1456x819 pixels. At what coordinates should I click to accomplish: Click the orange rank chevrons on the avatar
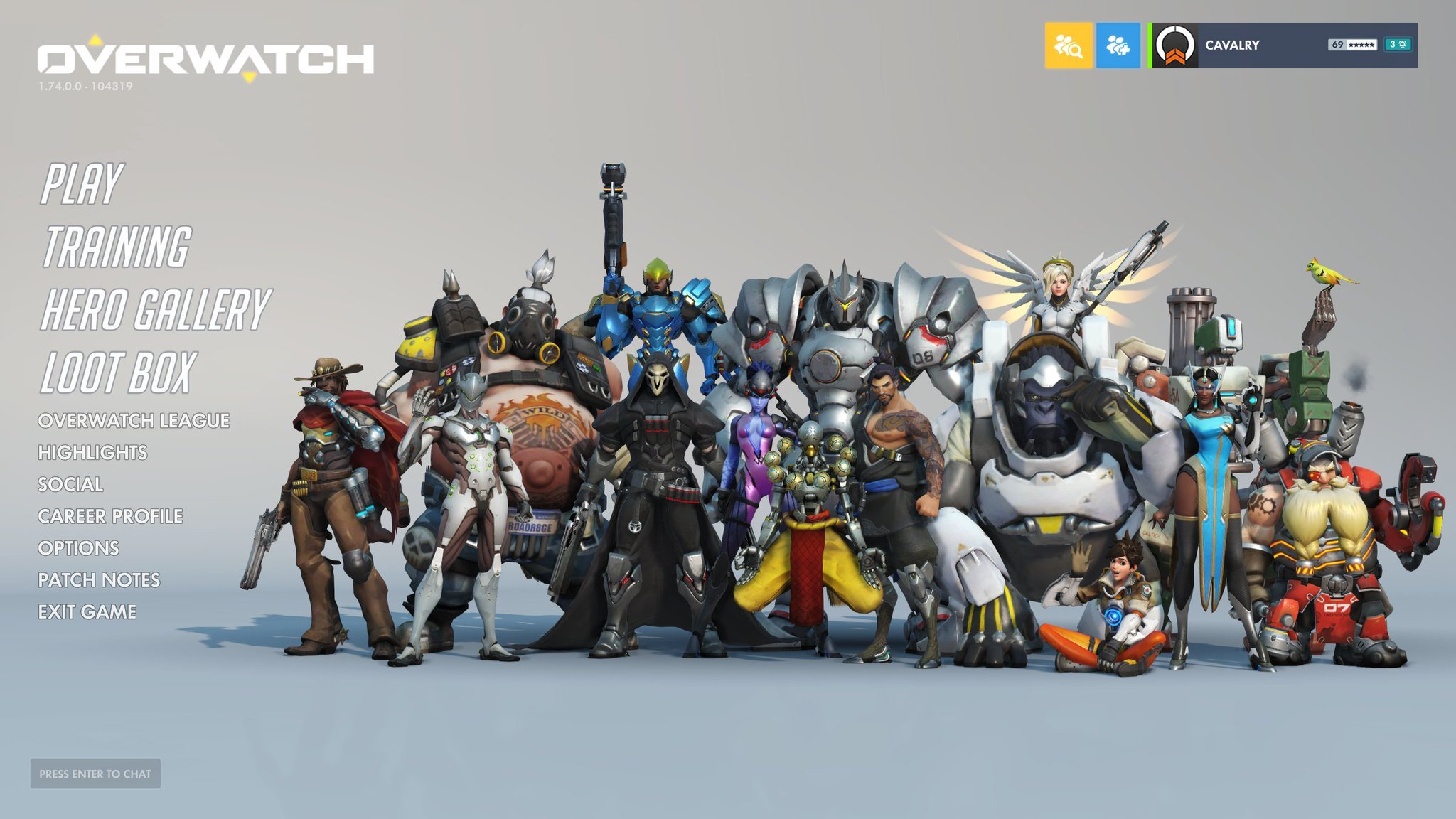point(1175,58)
